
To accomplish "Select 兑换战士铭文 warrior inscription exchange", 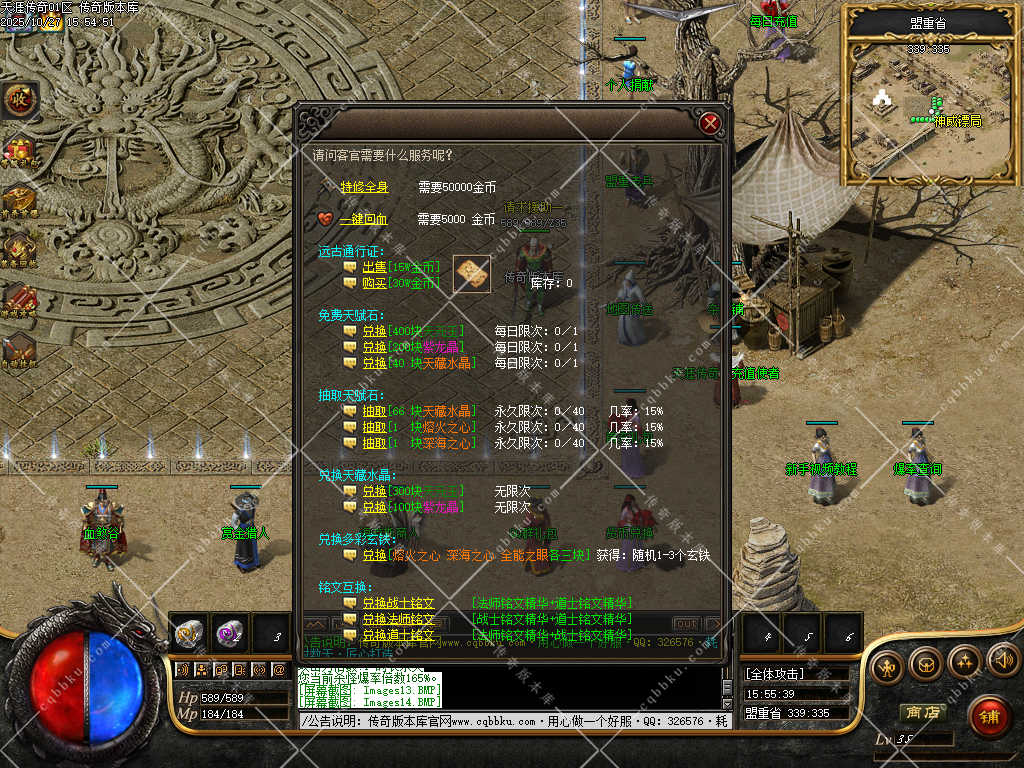I will click(398, 603).
